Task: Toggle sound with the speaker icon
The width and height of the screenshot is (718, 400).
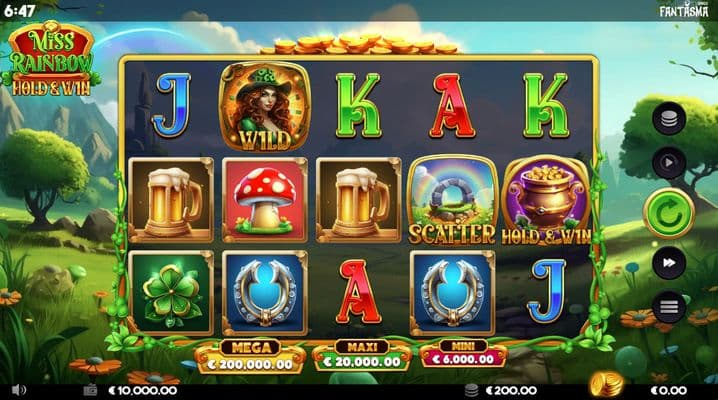Action: point(20,390)
